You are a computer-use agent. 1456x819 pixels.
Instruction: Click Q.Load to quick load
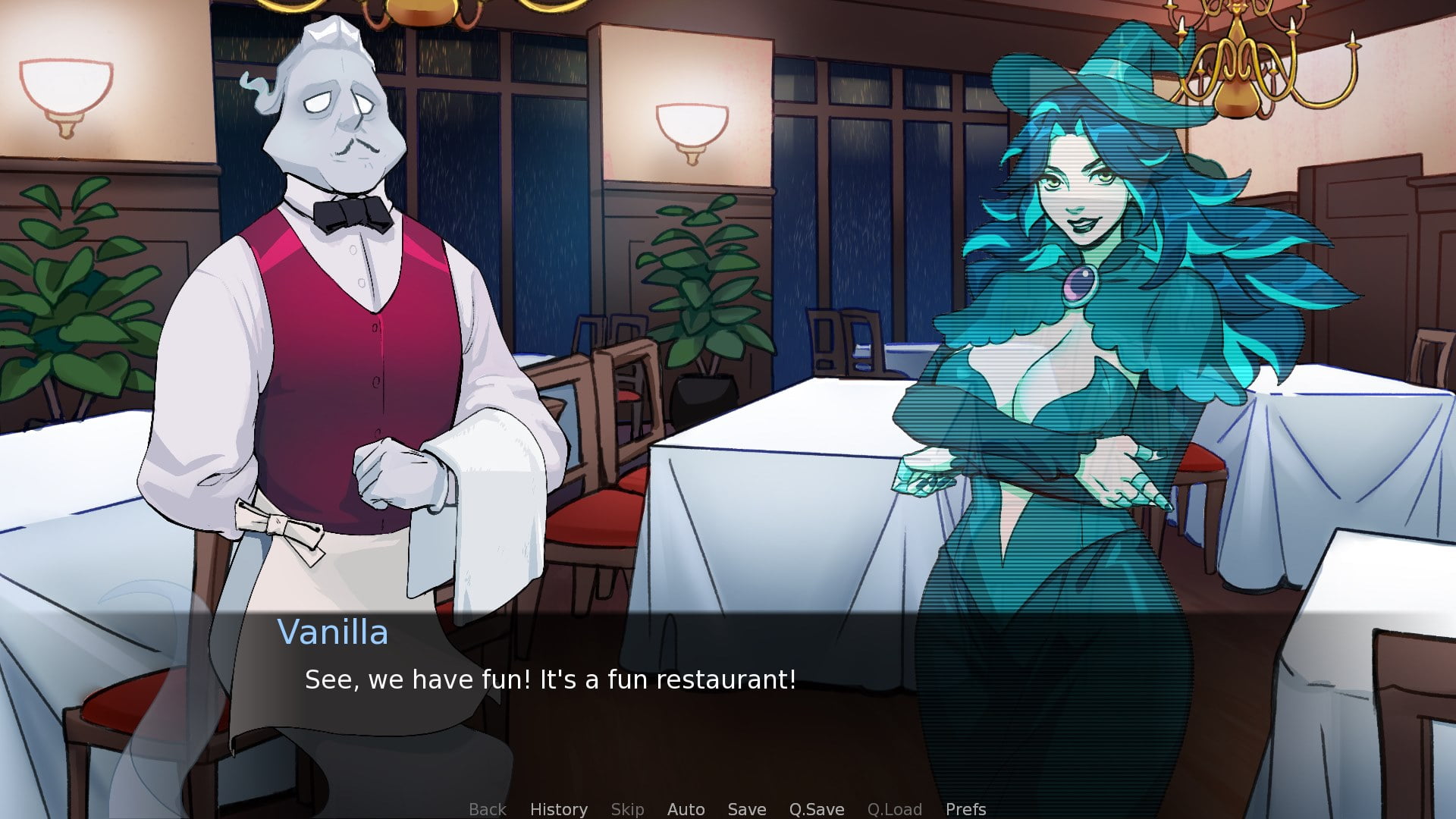[x=895, y=809]
